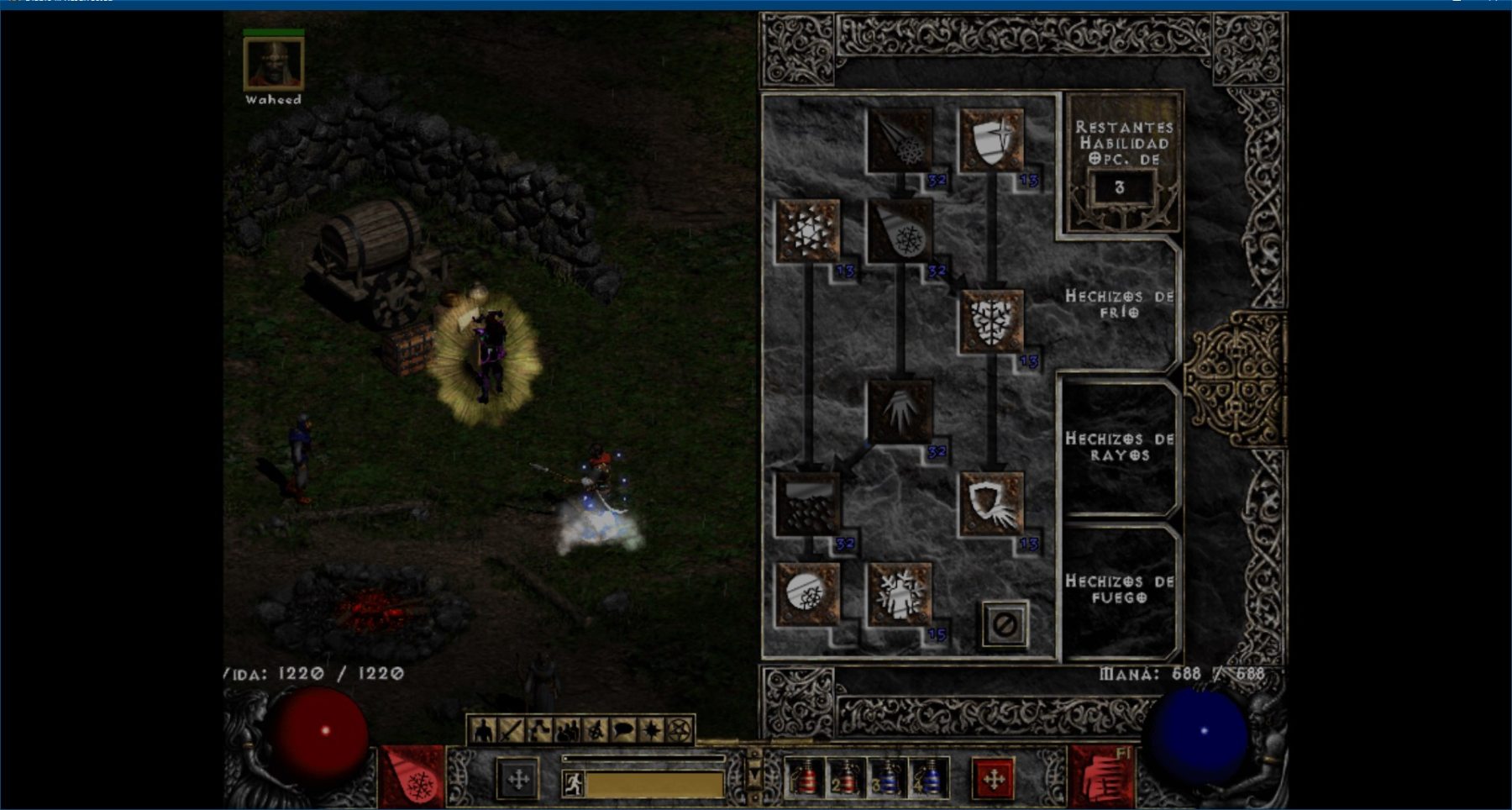
Task: Click the Waheed mercenary portrait
Action: coord(273,63)
